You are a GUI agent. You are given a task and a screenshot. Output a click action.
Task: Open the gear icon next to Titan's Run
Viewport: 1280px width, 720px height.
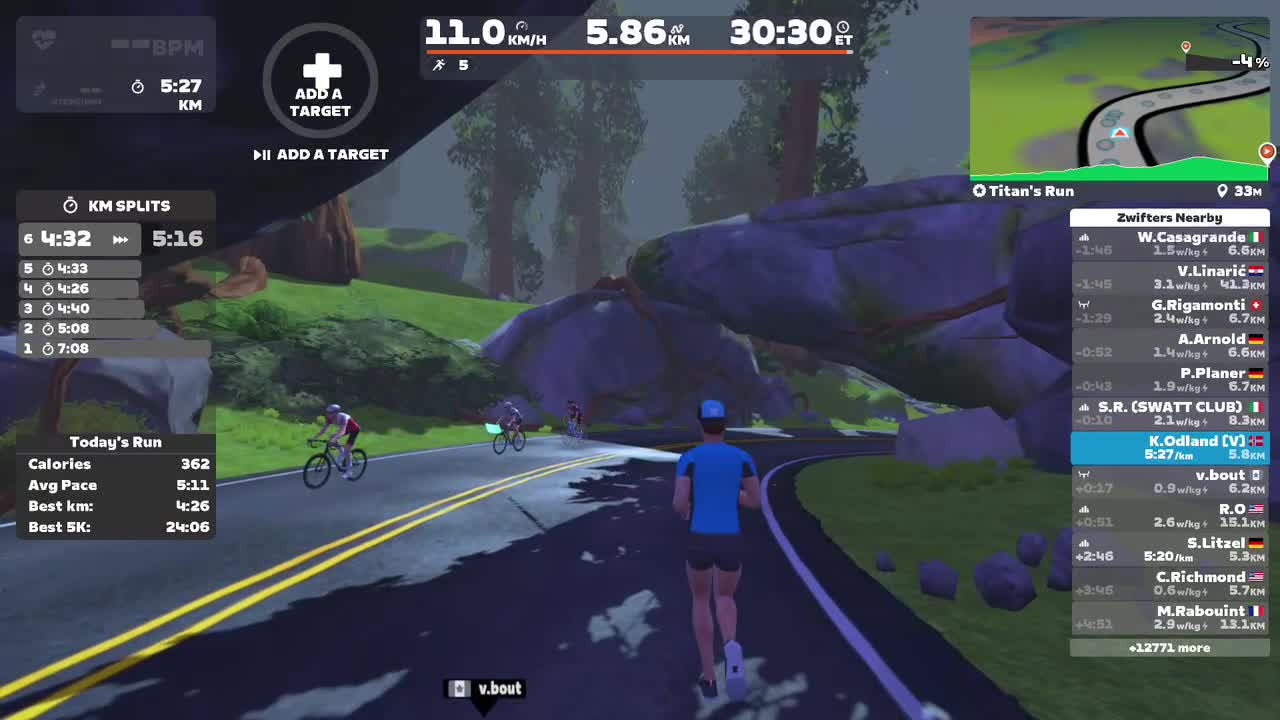pos(978,191)
